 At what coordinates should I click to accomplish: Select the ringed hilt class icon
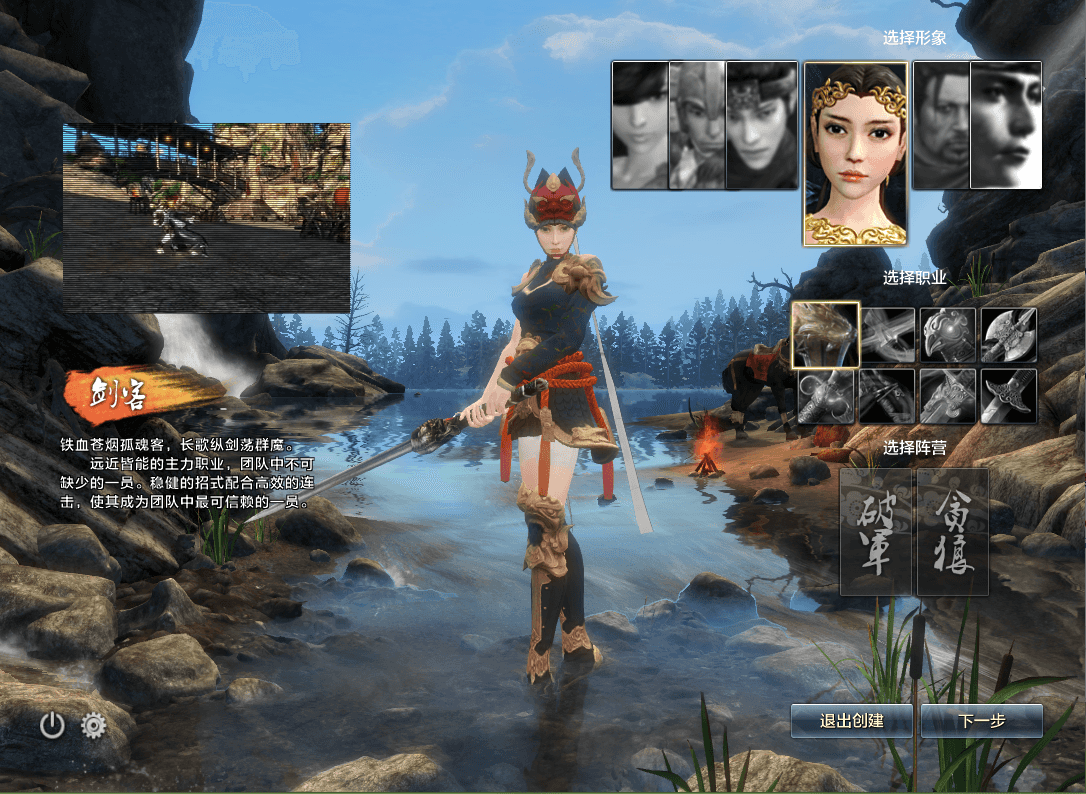(825, 396)
